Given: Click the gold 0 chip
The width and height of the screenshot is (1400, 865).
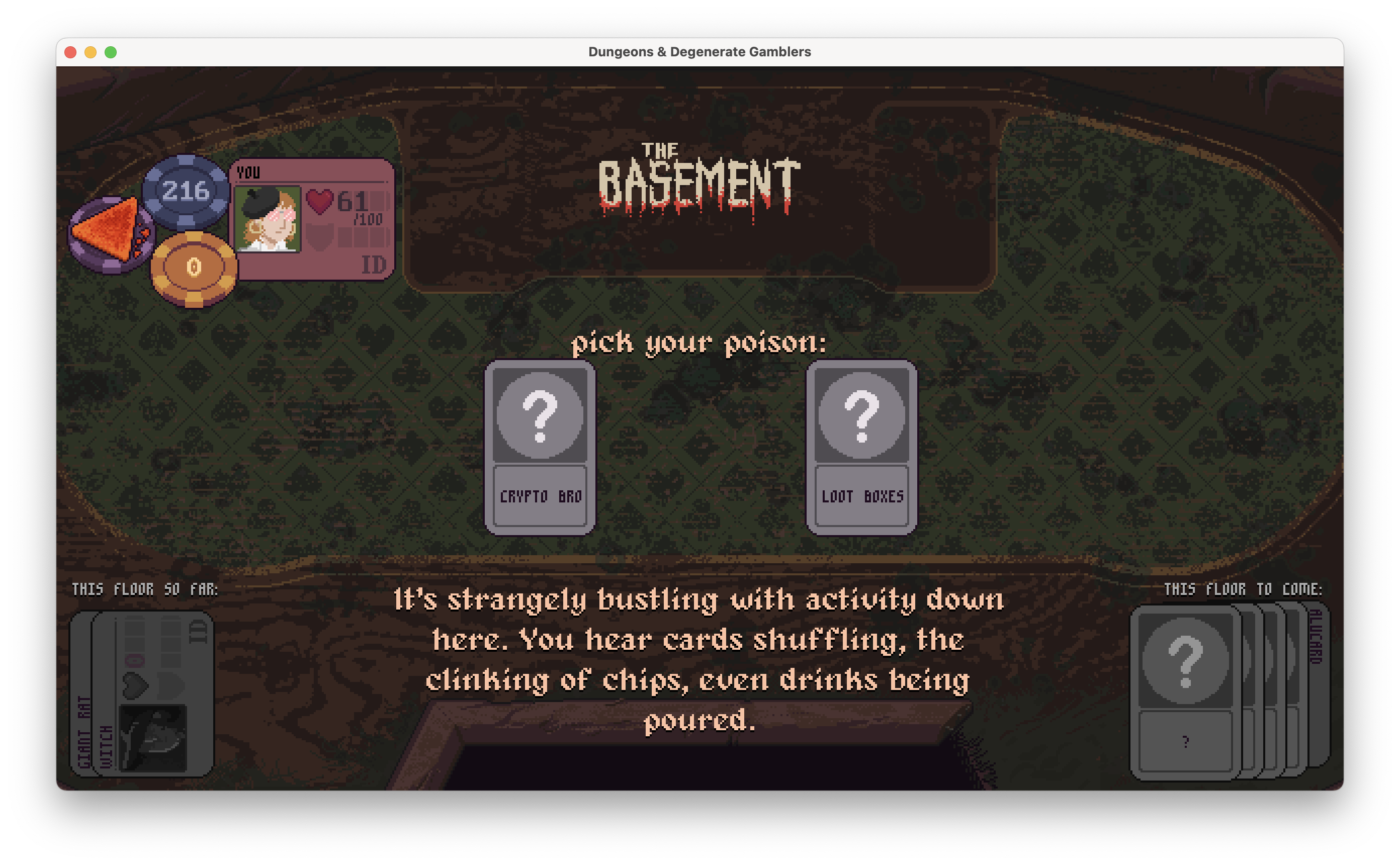Looking at the screenshot, I should (x=194, y=268).
